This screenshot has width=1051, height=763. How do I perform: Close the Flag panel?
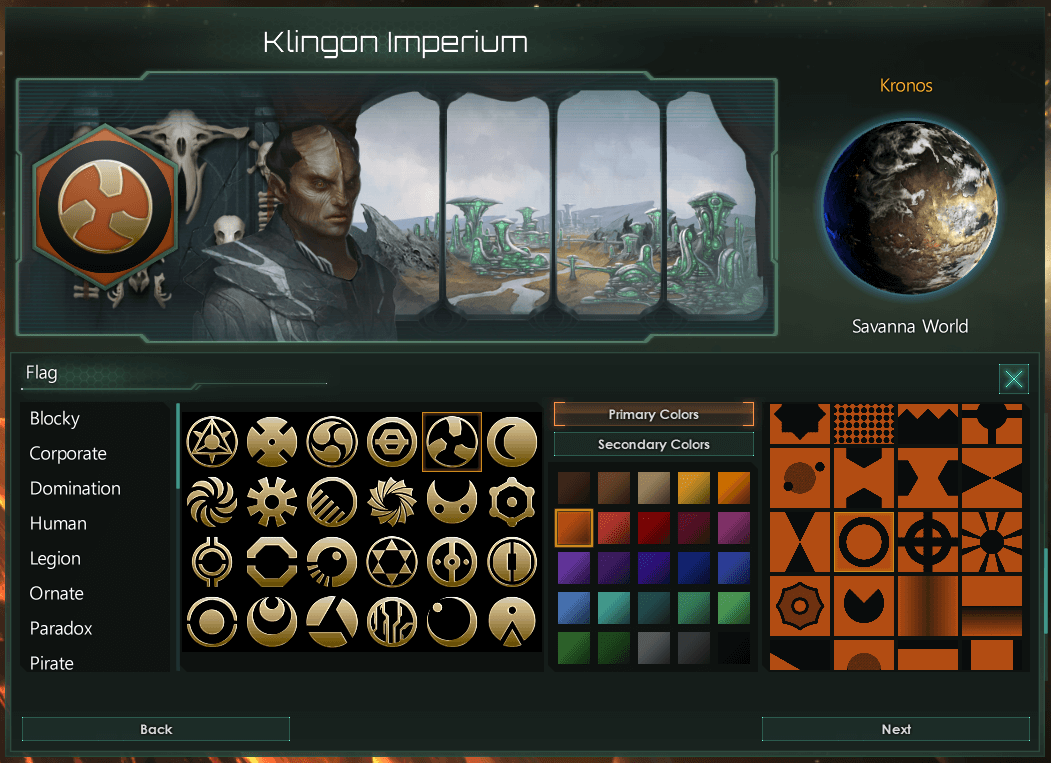[x=1014, y=378]
